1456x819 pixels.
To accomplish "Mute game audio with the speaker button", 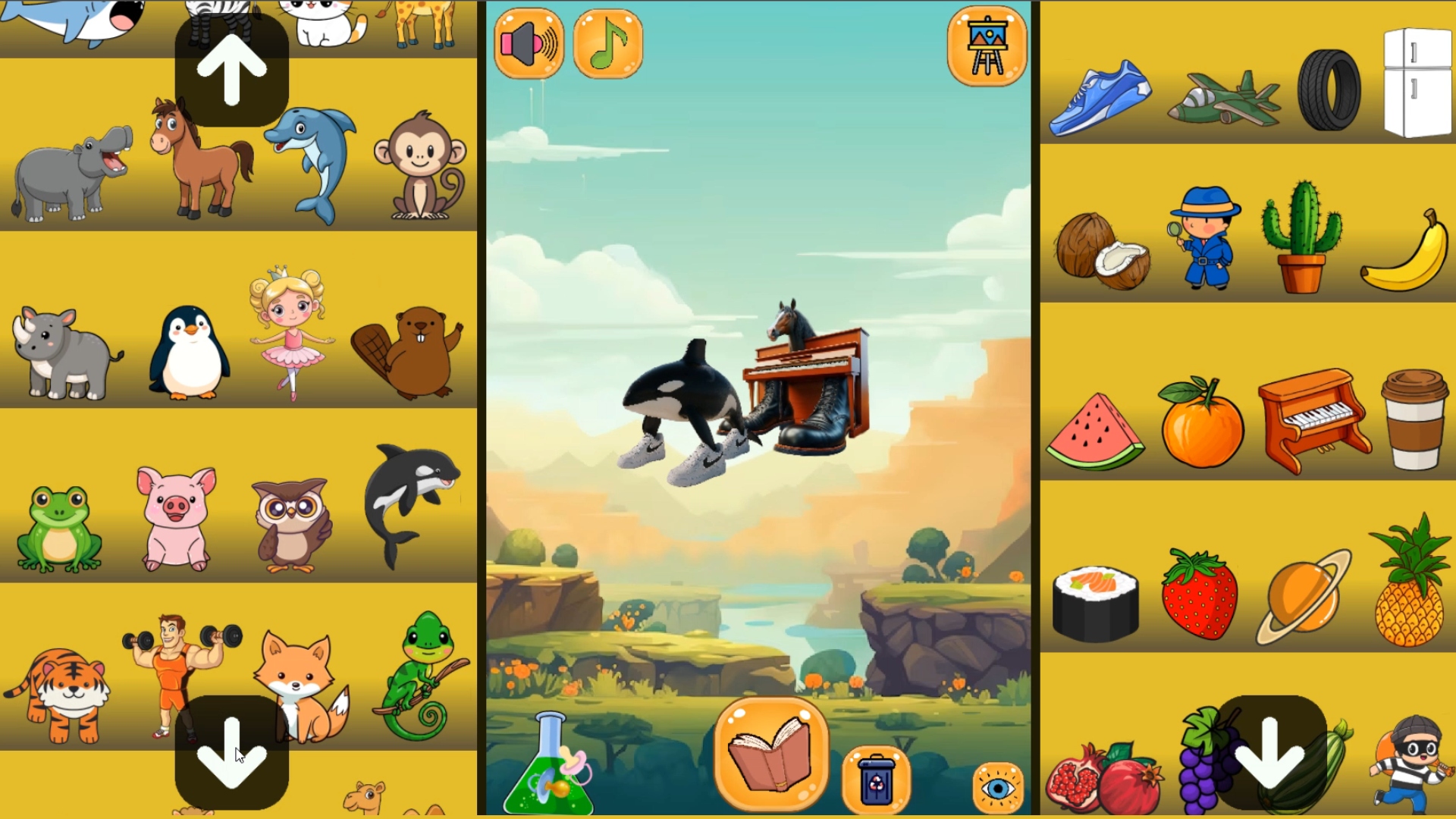I will [529, 43].
